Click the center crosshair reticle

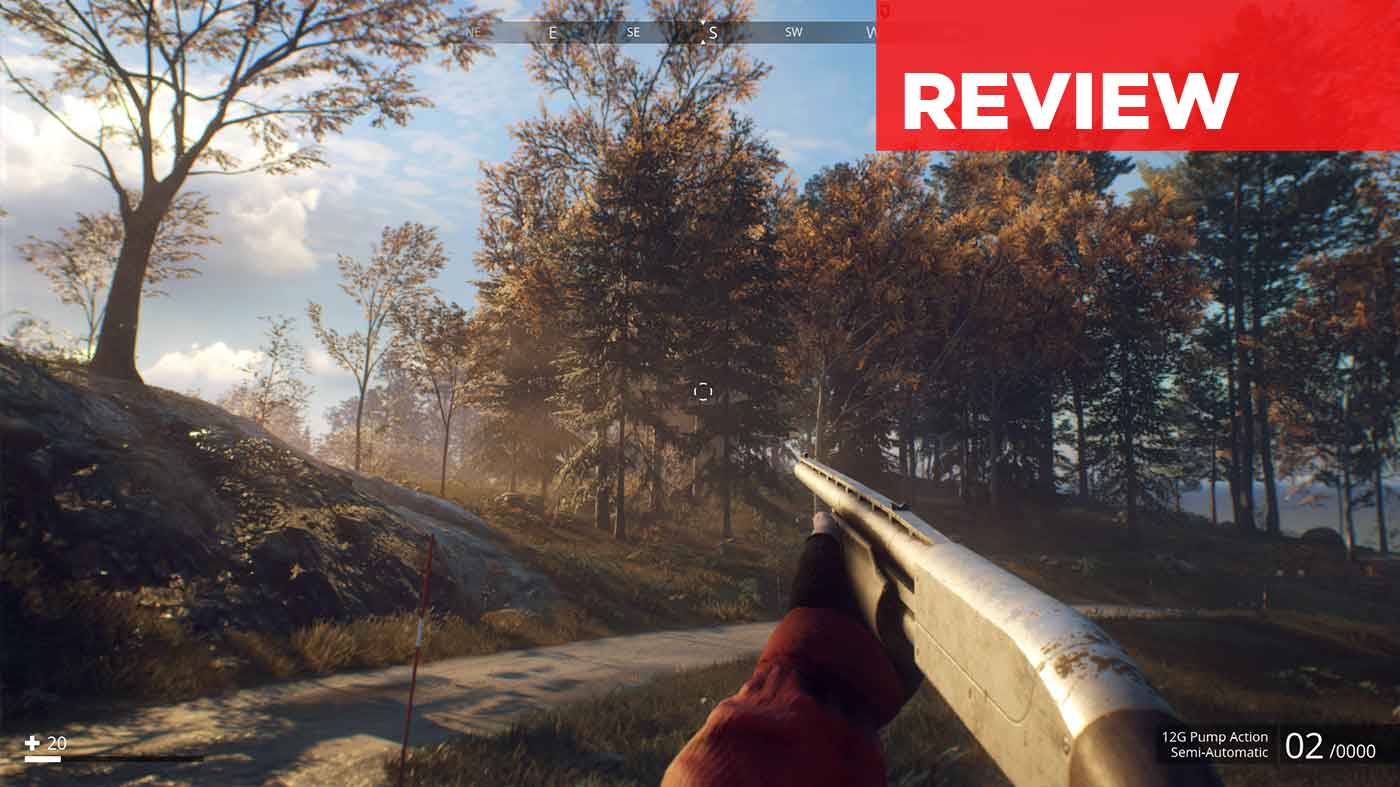pos(701,393)
